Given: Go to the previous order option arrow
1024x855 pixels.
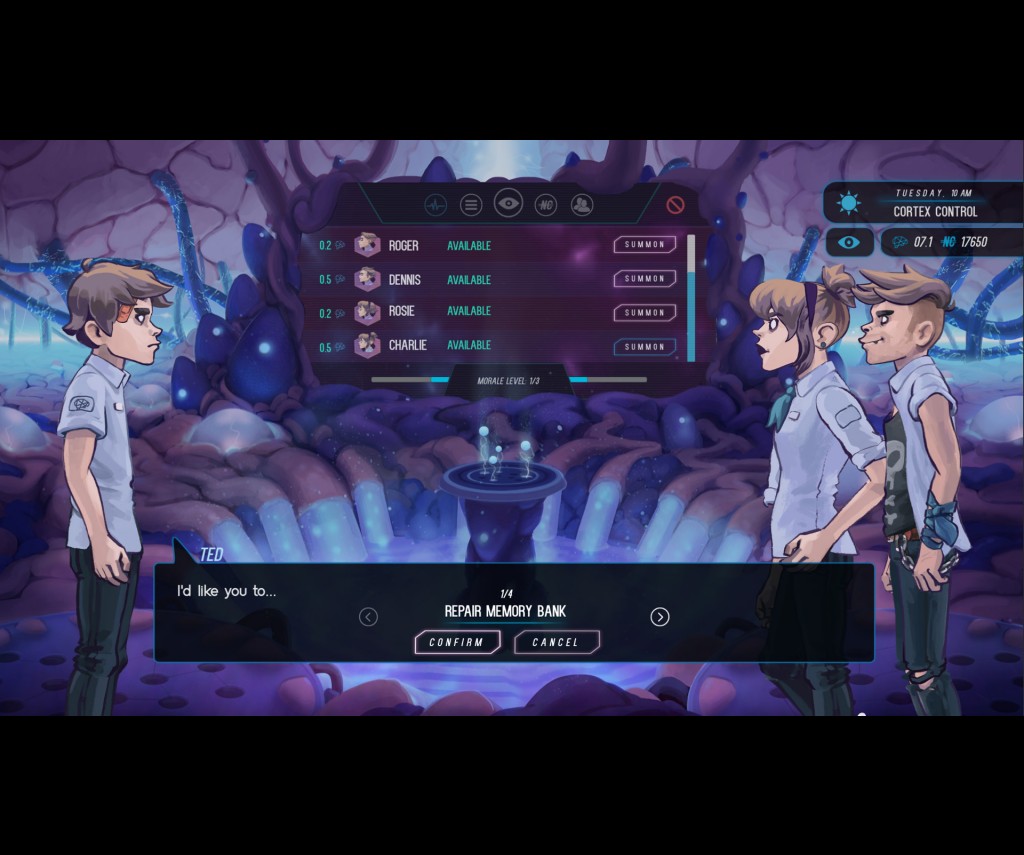Looking at the screenshot, I should pyautogui.click(x=368, y=617).
